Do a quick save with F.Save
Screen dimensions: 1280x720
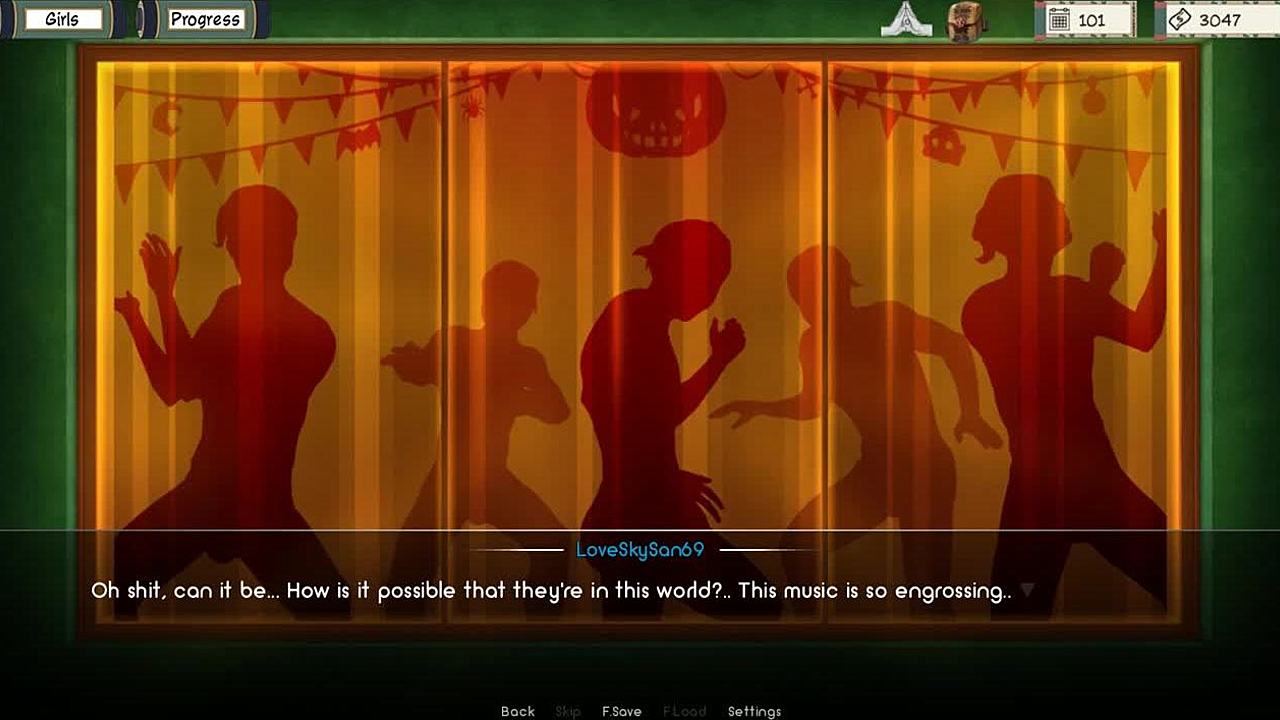(621, 711)
